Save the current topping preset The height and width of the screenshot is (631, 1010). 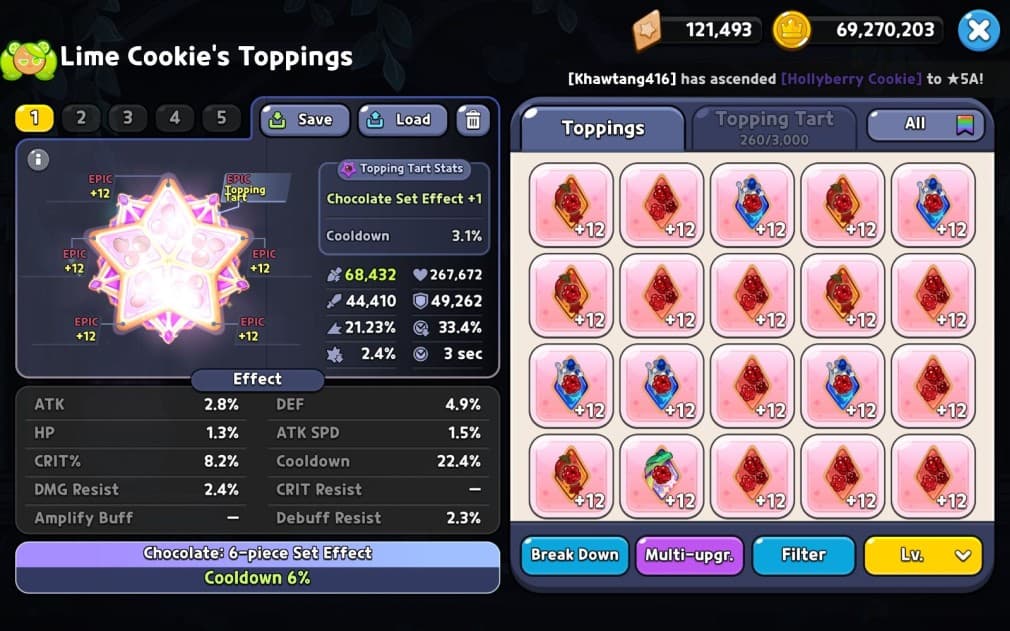pyautogui.click(x=304, y=120)
